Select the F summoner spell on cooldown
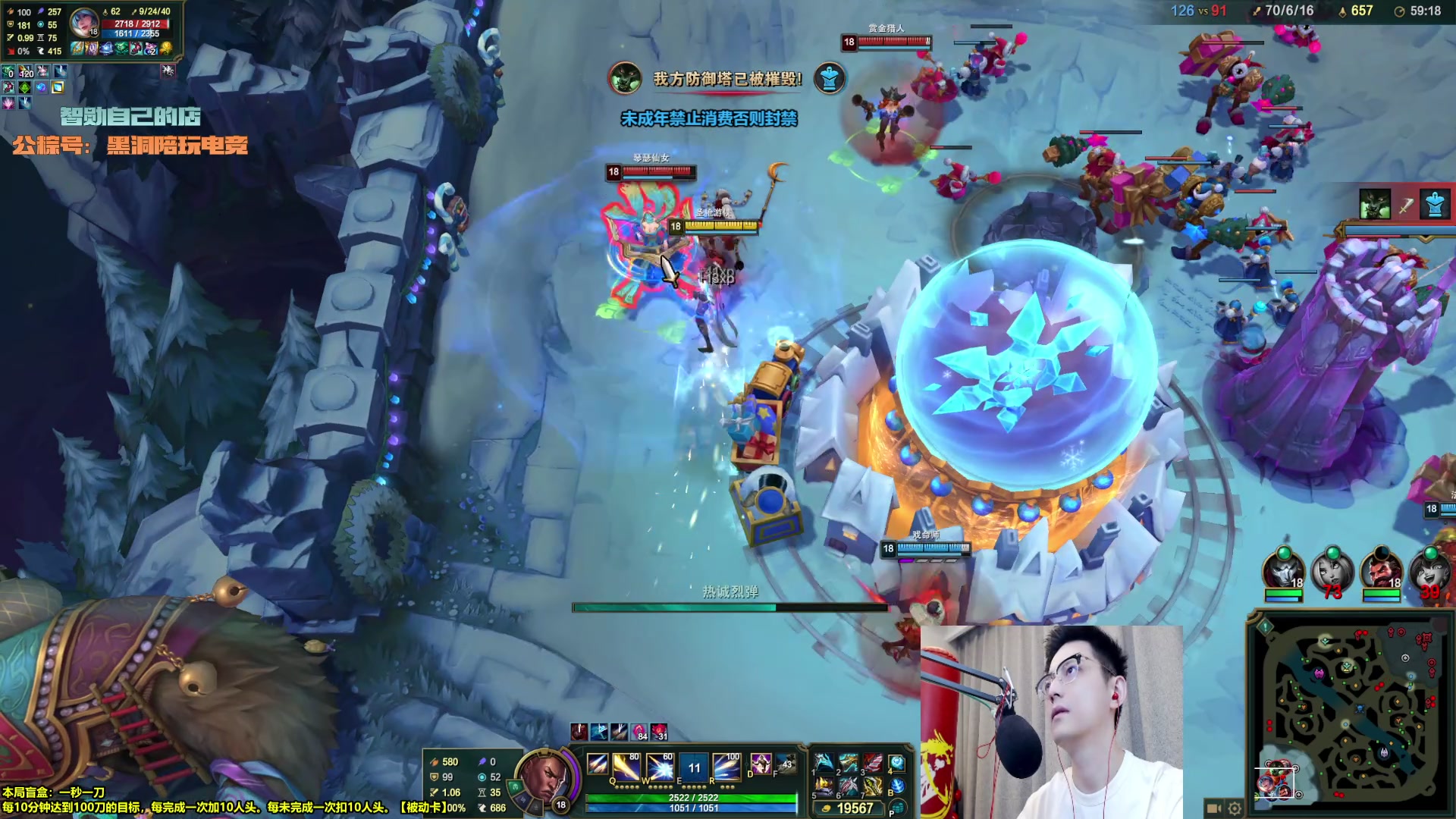 786,764
